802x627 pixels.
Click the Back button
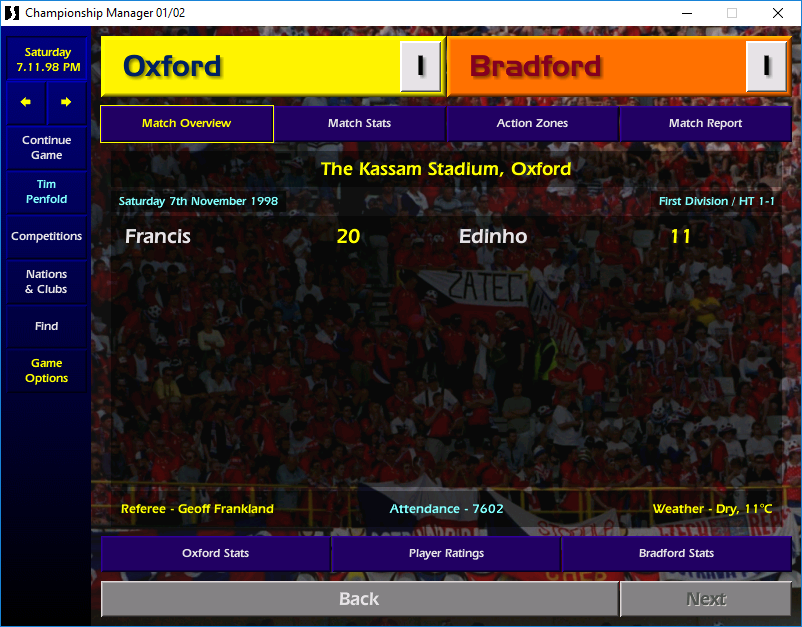point(359,599)
